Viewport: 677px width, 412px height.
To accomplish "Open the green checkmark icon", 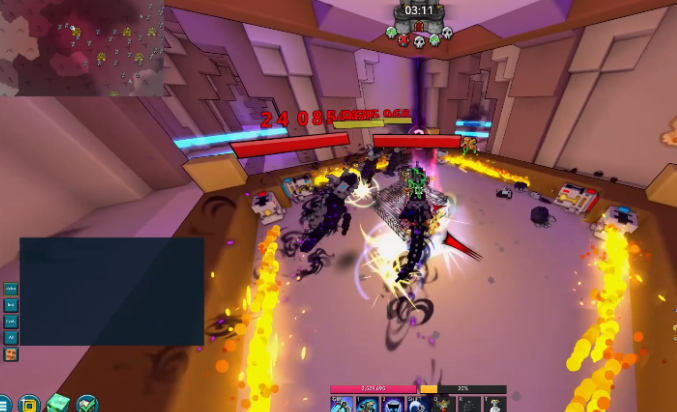I will pyautogui.click(x=87, y=404).
